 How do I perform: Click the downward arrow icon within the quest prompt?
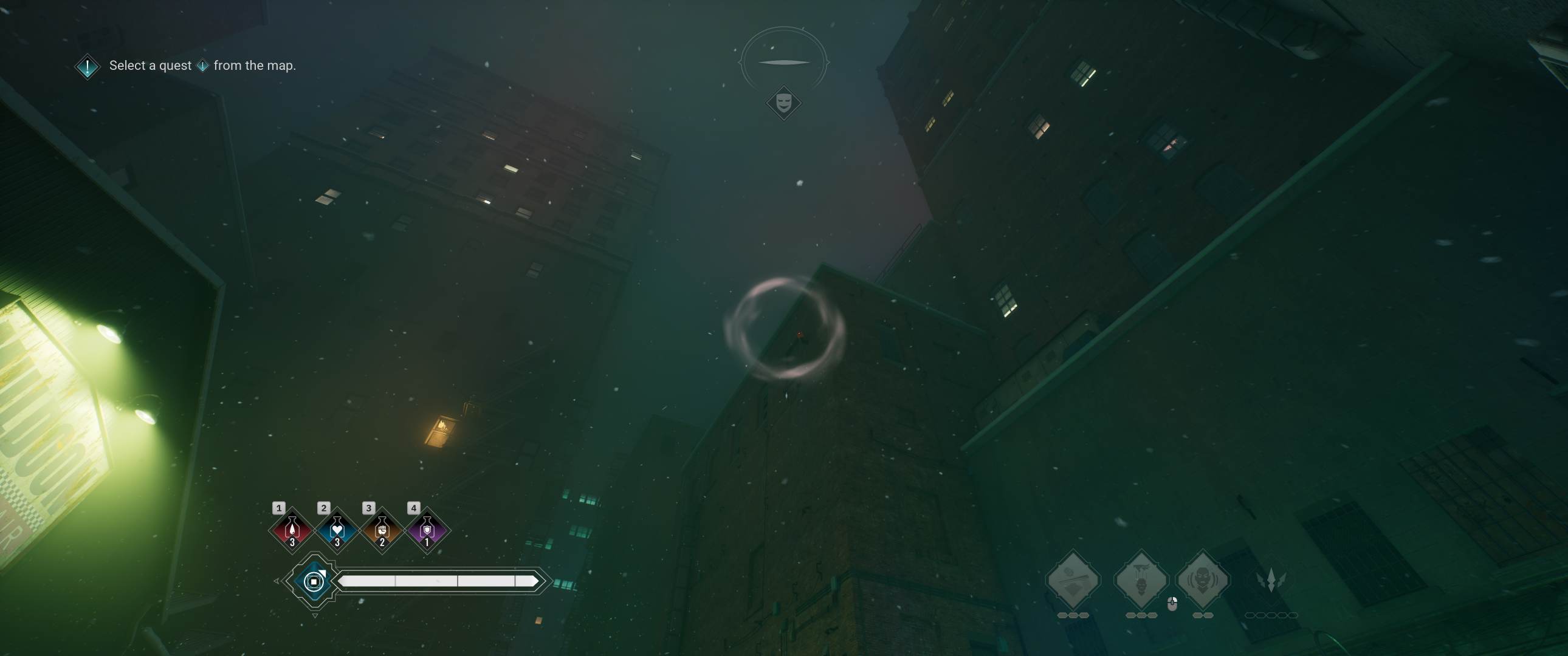[x=204, y=66]
